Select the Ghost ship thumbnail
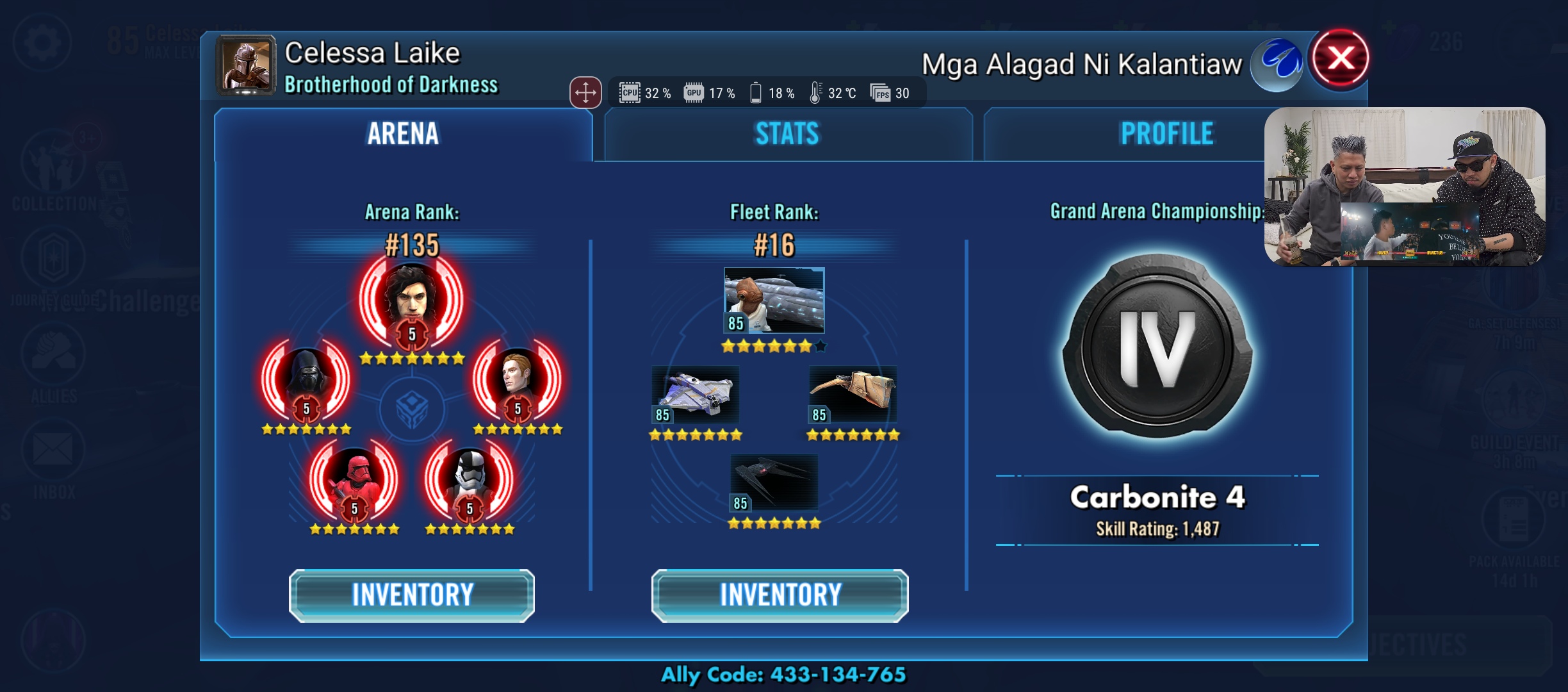This screenshot has height=692, width=1568. tap(696, 394)
